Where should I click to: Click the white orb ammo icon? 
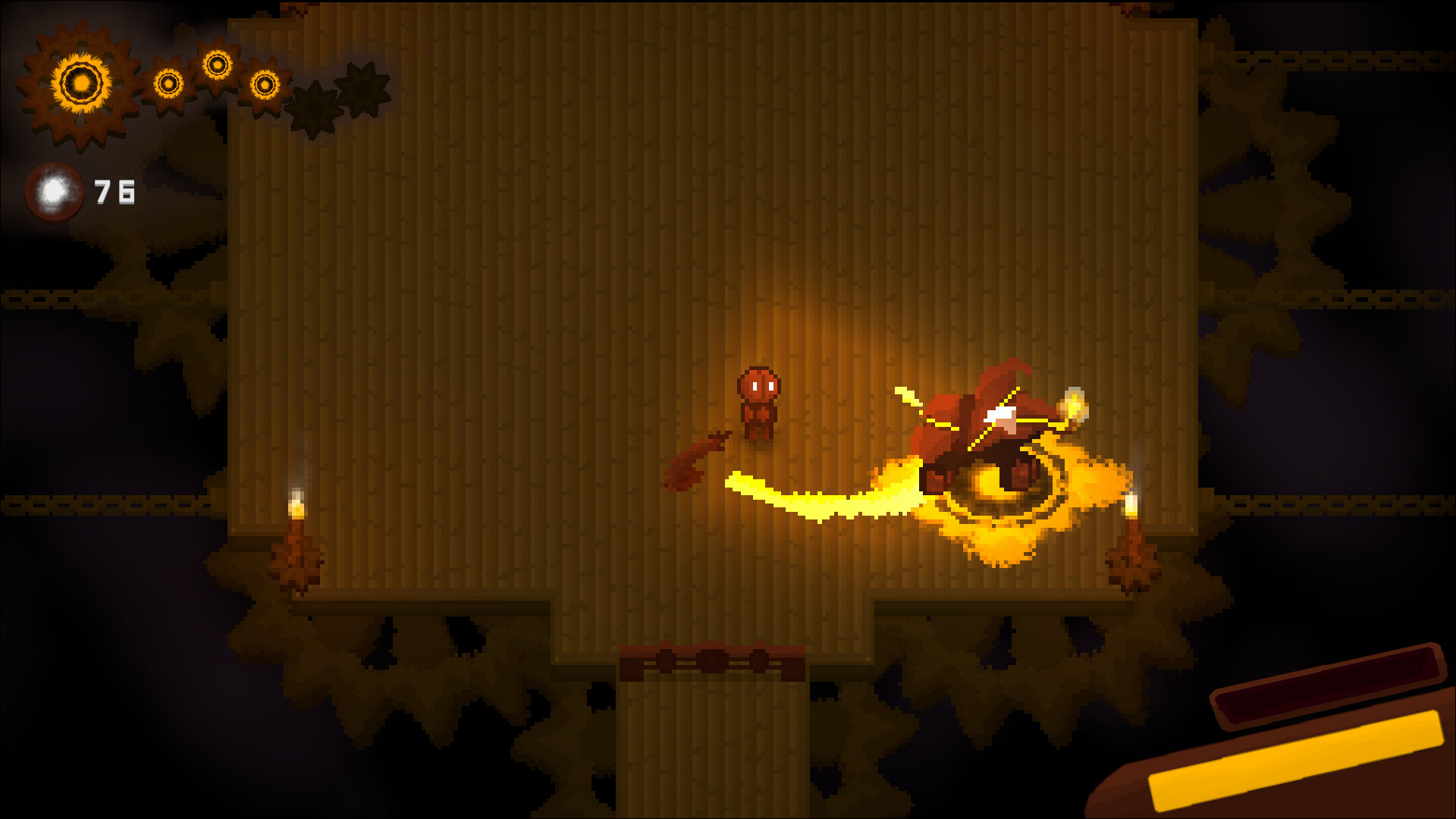(x=55, y=191)
